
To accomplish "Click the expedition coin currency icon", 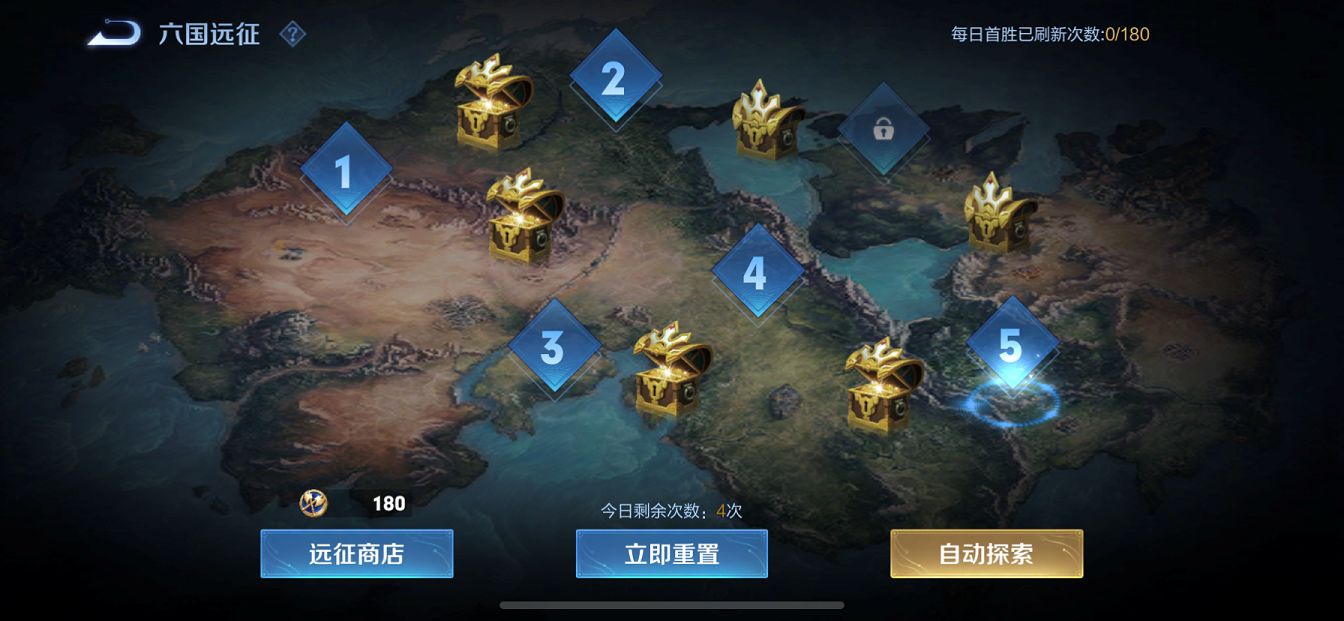I will (x=314, y=503).
